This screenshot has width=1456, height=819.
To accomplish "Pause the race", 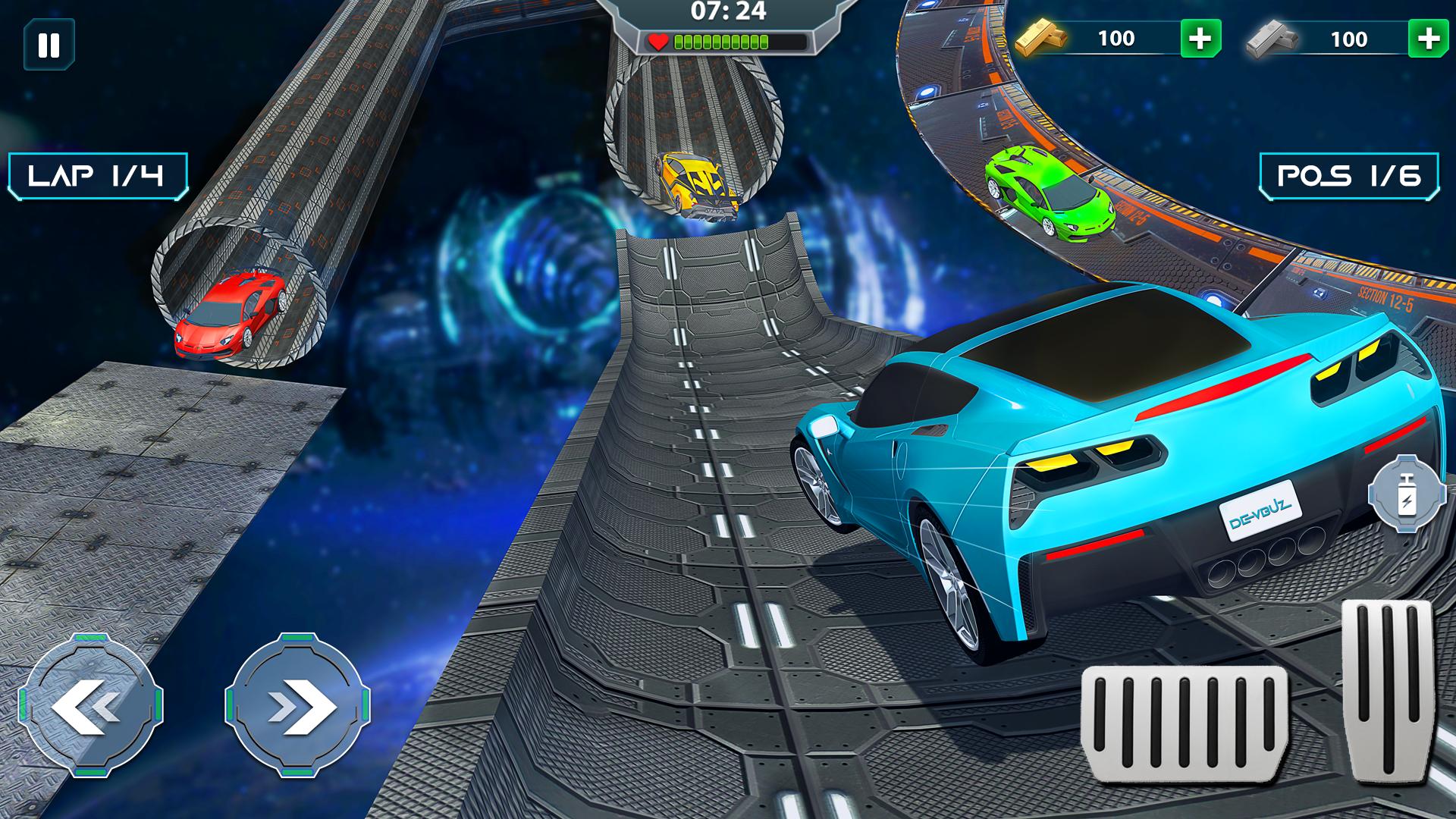I will (x=49, y=45).
